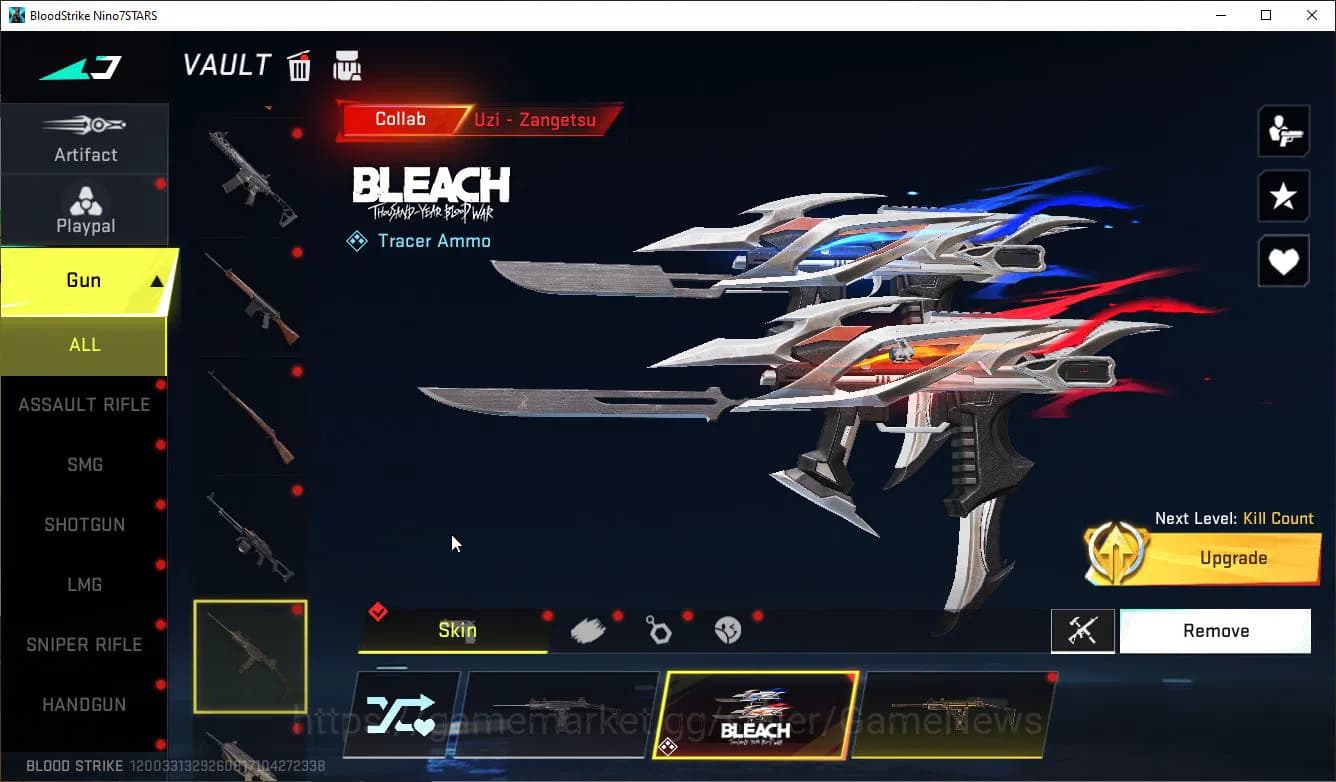Viewport: 1336px width, 782px height.
Task: Open the character showcase pose icon
Action: tap(1283, 131)
